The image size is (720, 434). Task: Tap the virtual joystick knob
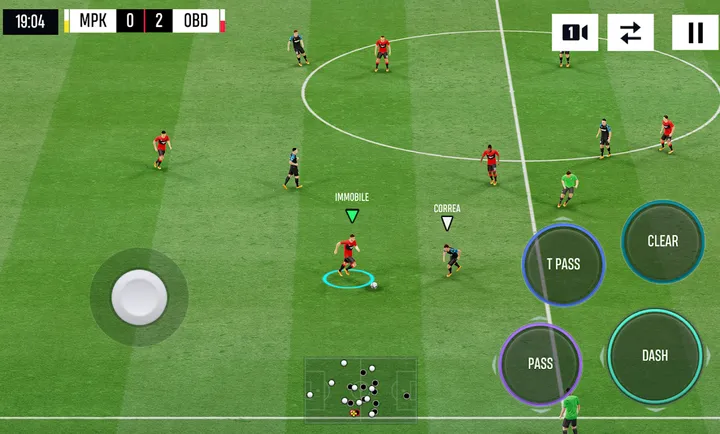point(139,297)
